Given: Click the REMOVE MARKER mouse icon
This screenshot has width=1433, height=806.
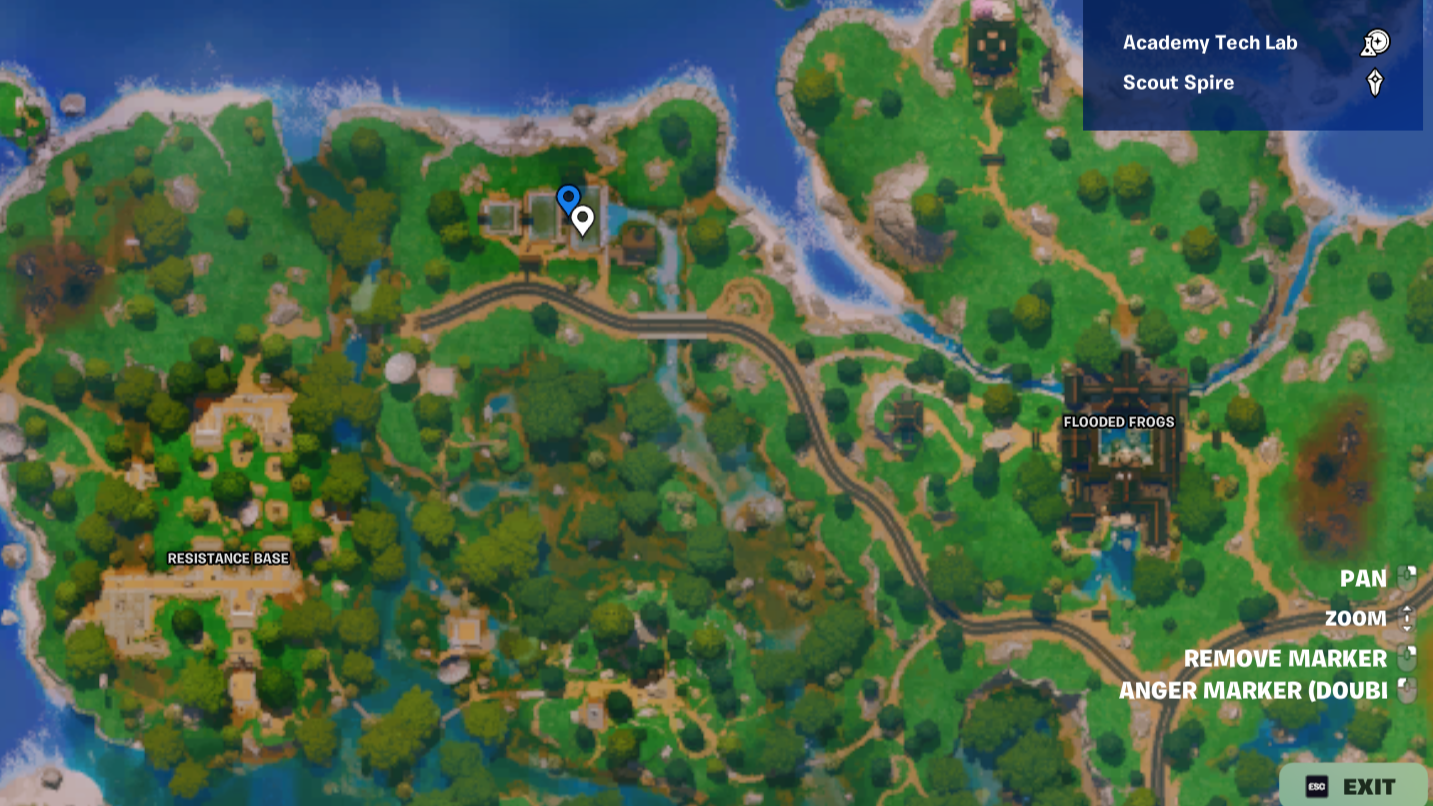Looking at the screenshot, I should [1407, 658].
